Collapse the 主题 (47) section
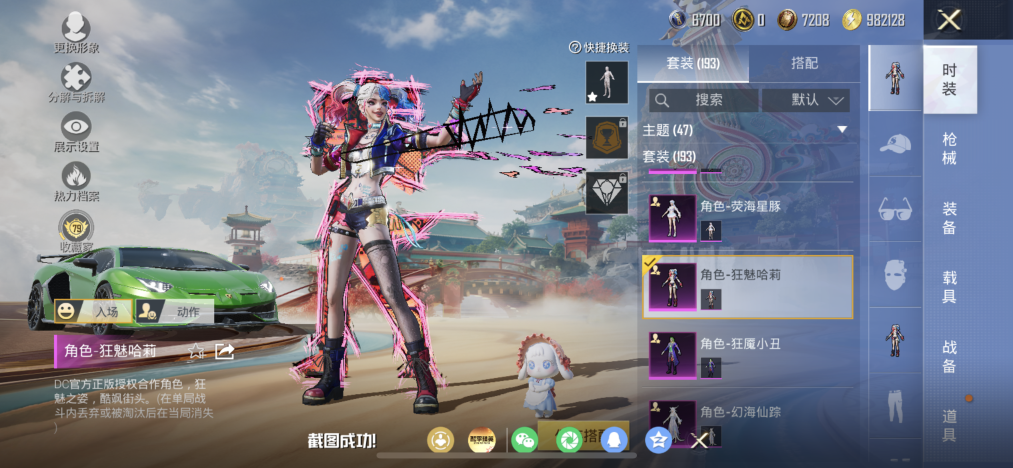 click(x=842, y=130)
